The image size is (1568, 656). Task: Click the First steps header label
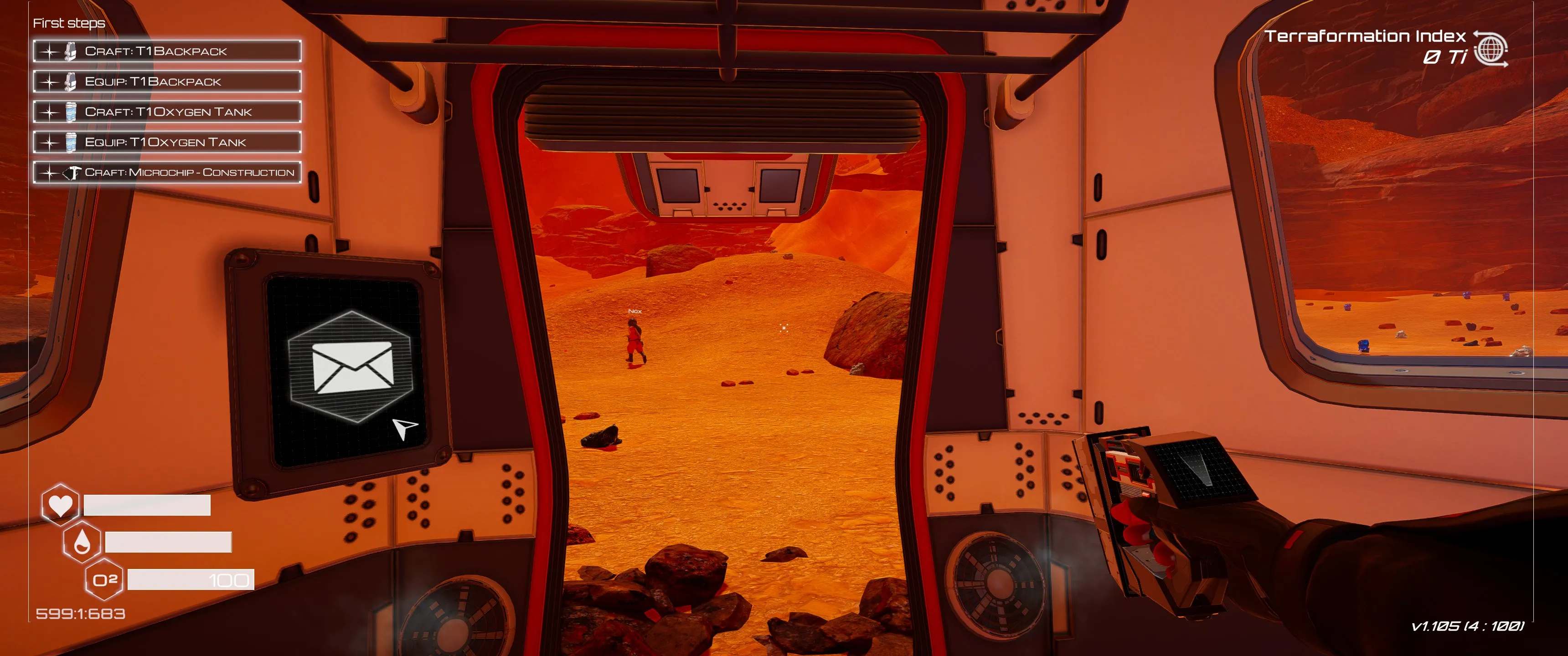coord(69,24)
